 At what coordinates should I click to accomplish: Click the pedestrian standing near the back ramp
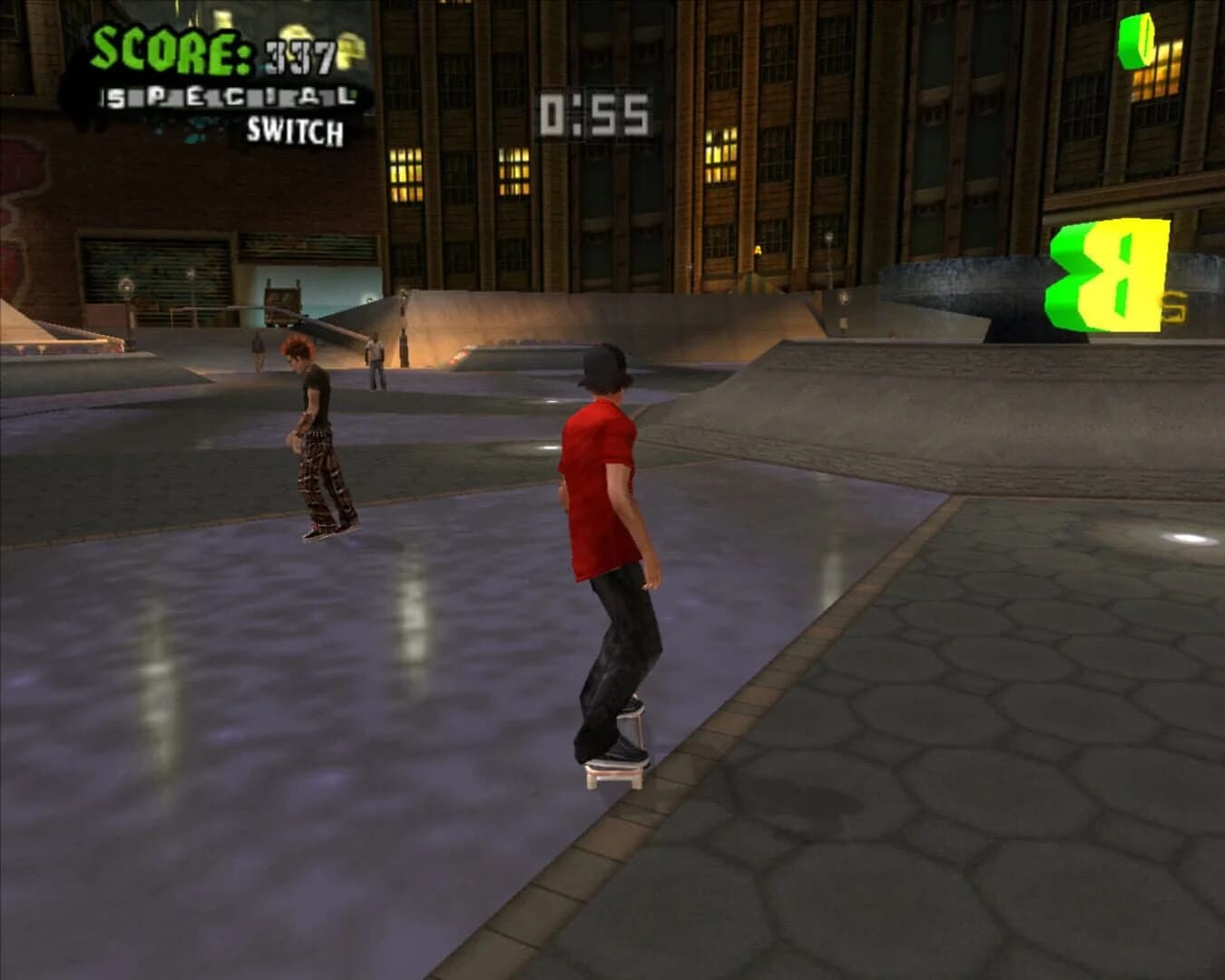(376, 361)
